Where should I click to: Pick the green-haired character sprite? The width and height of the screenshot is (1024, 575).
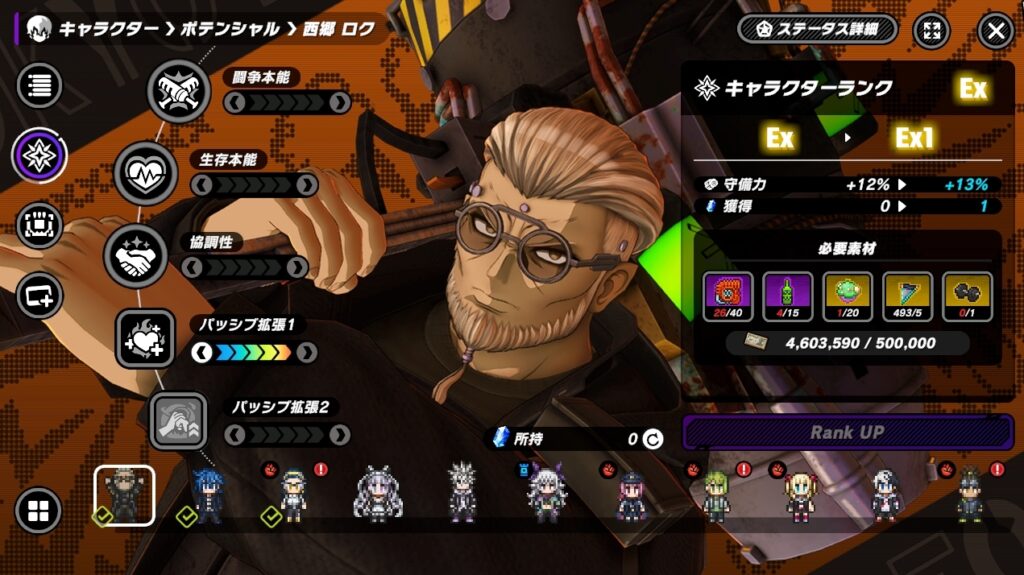(x=715, y=496)
